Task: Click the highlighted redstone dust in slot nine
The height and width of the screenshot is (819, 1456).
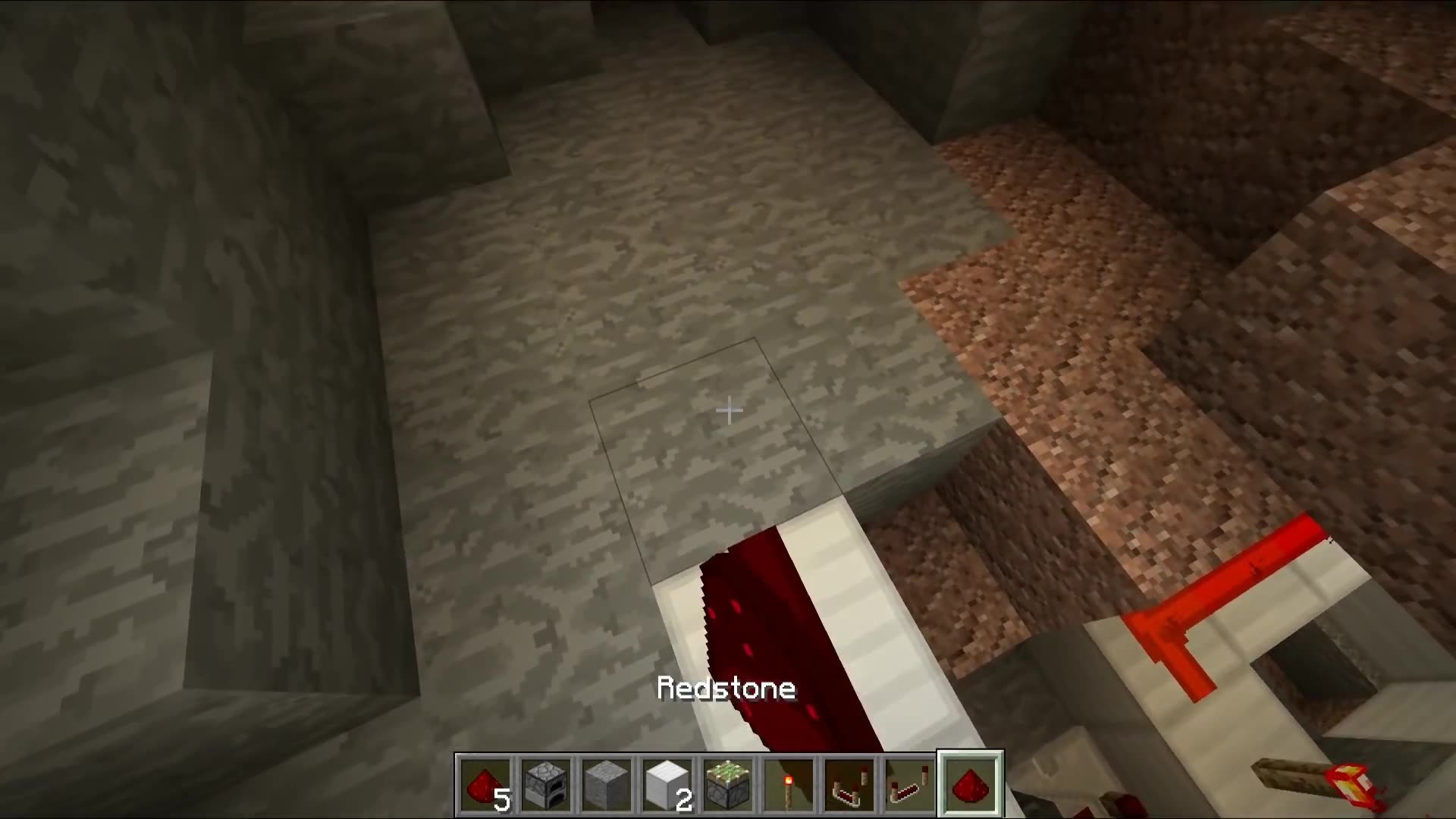Action: 971,785
